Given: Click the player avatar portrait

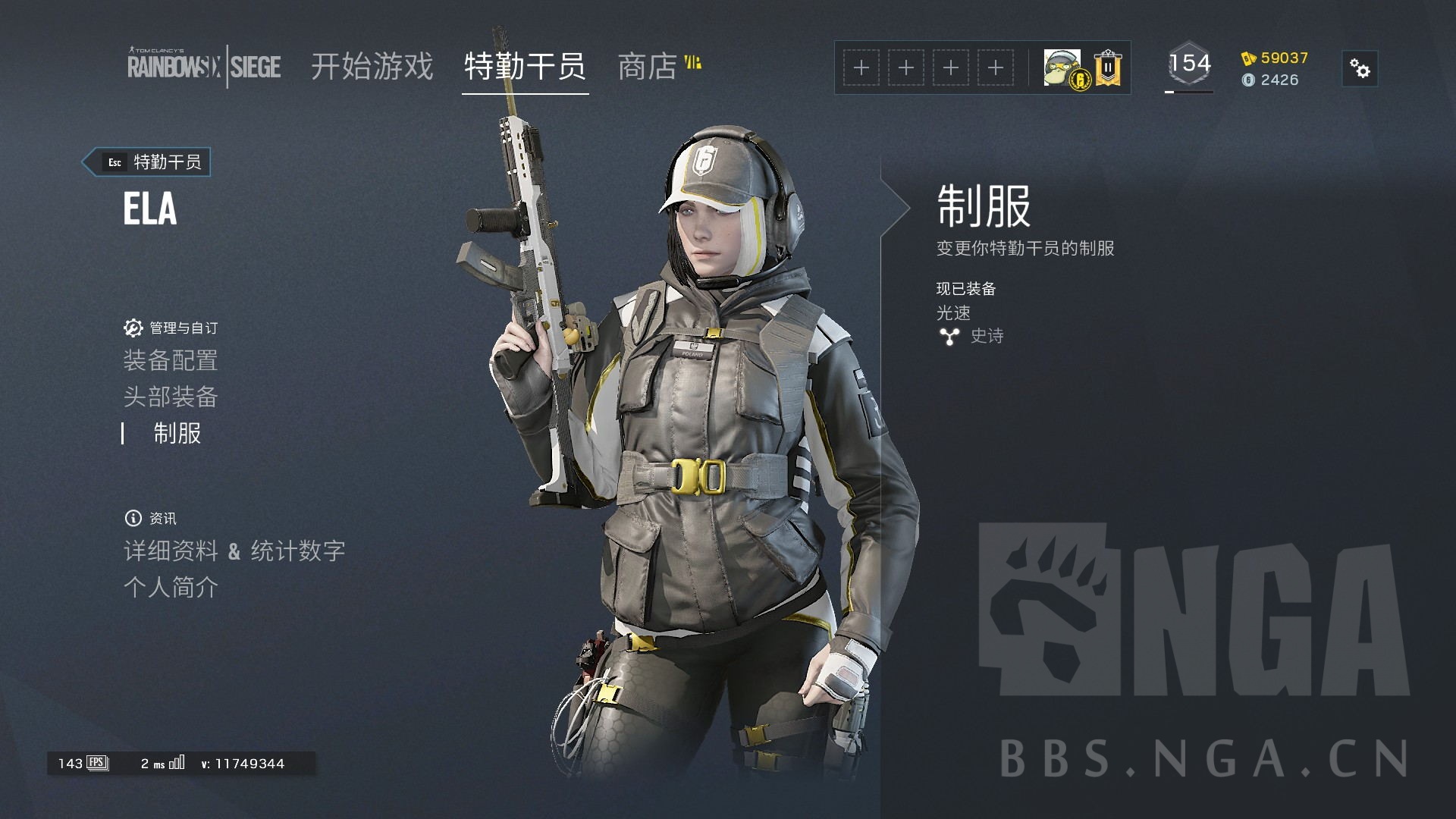Looking at the screenshot, I should tap(1061, 67).
